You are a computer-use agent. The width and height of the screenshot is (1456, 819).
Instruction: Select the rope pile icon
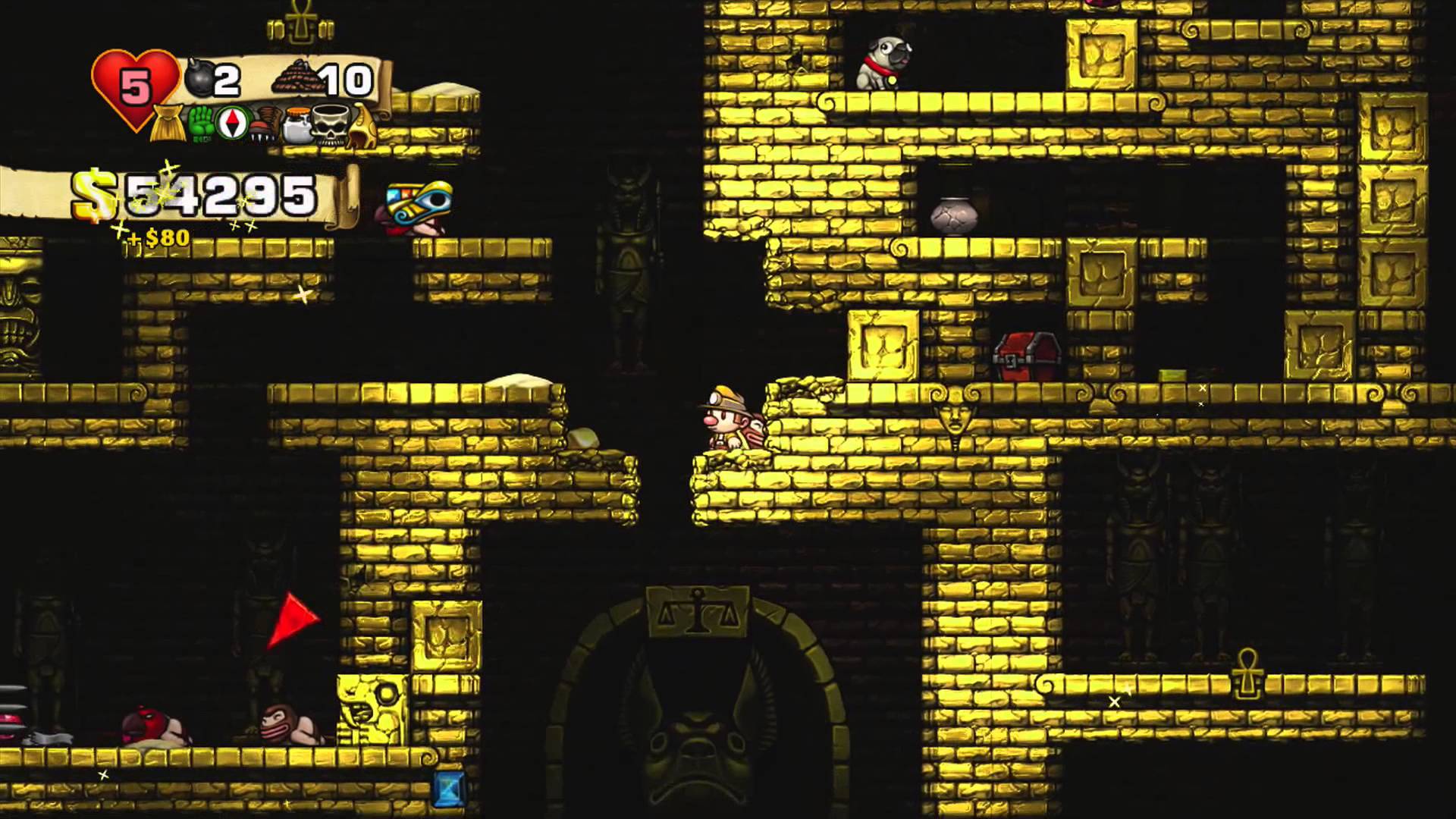click(293, 80)
